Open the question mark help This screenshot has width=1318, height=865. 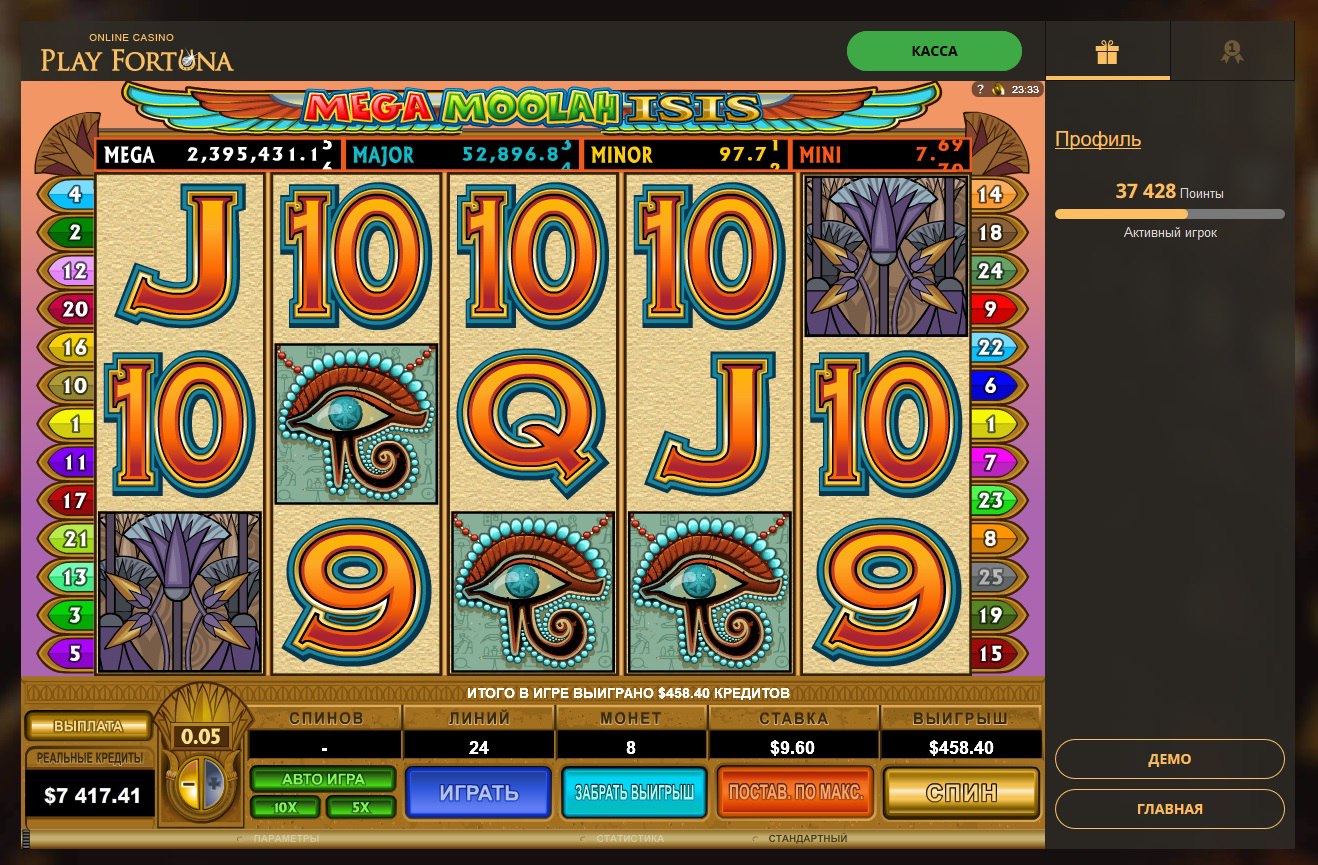click(981, 90)
